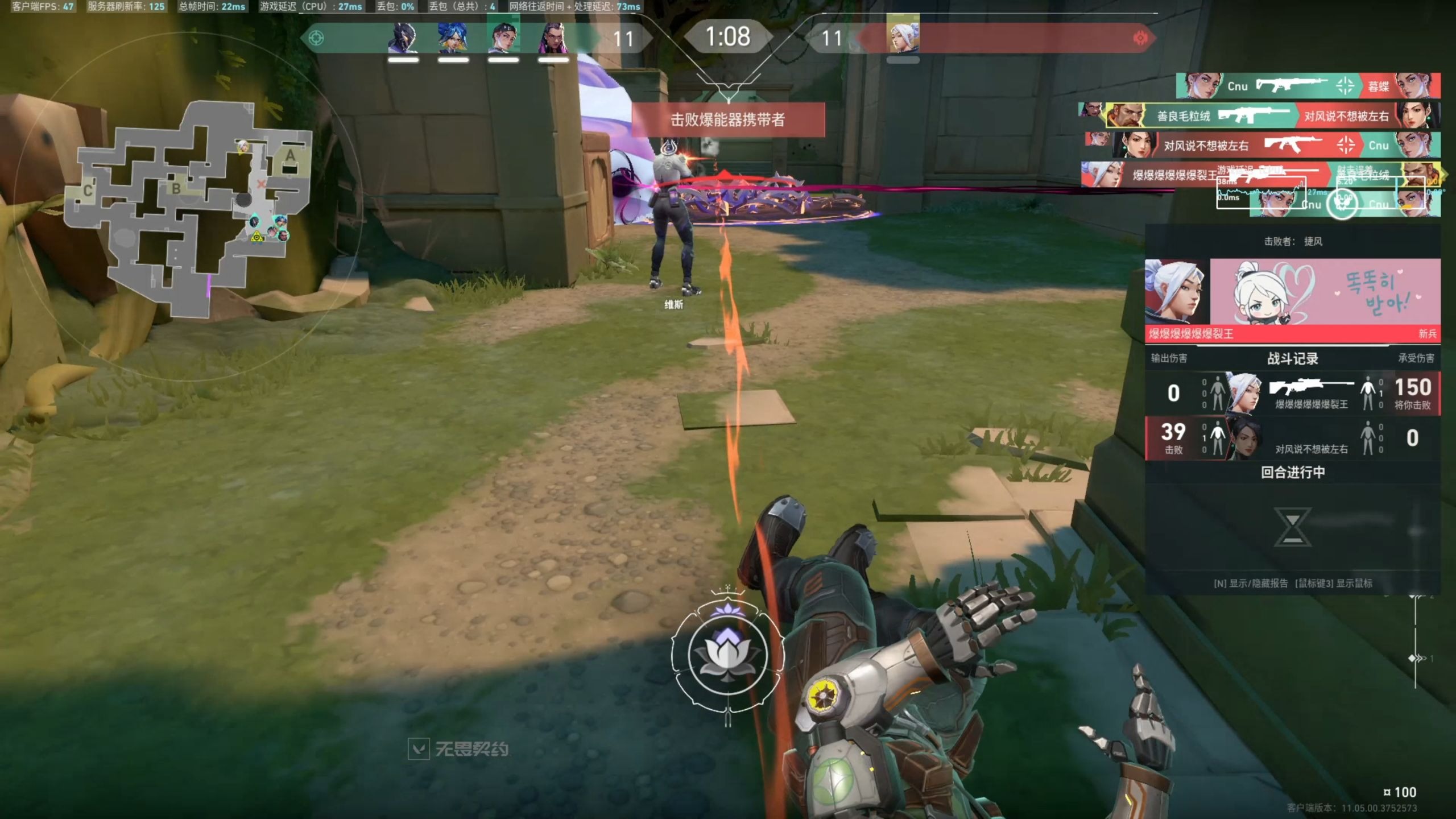Click the lotus emblem icon at bottom center

(x=727, y=655)
